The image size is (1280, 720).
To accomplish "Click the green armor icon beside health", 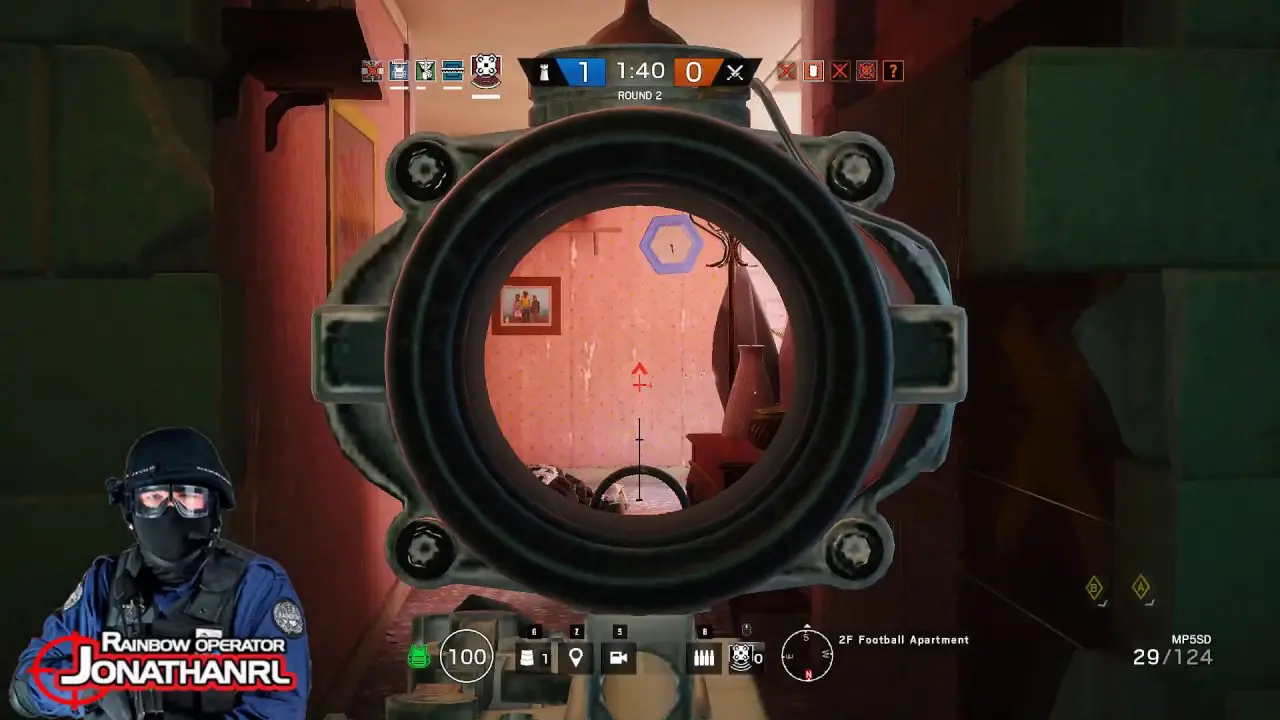I will pos(418,657).
